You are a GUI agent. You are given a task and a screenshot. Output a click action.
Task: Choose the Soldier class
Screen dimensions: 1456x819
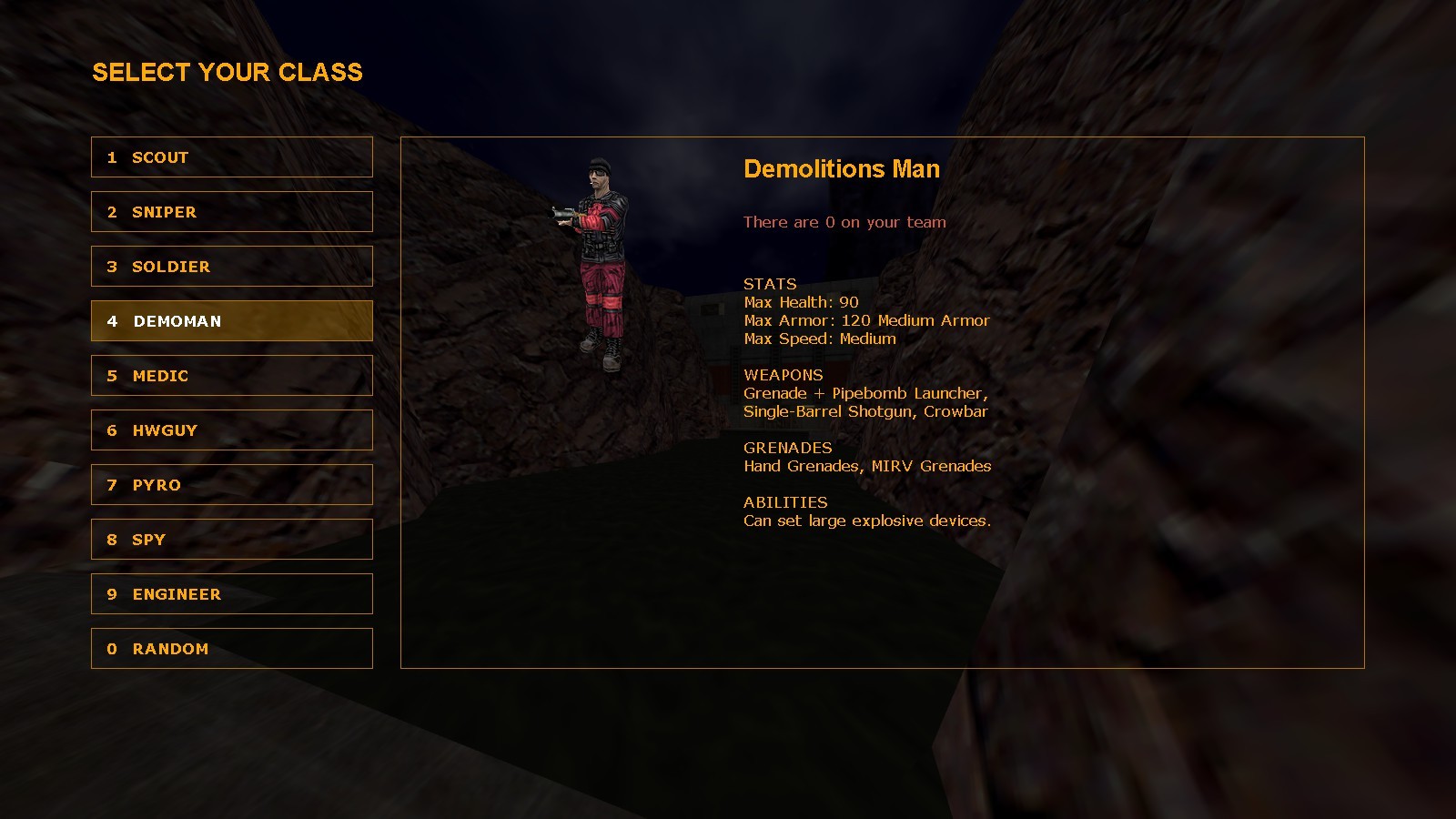231,266
